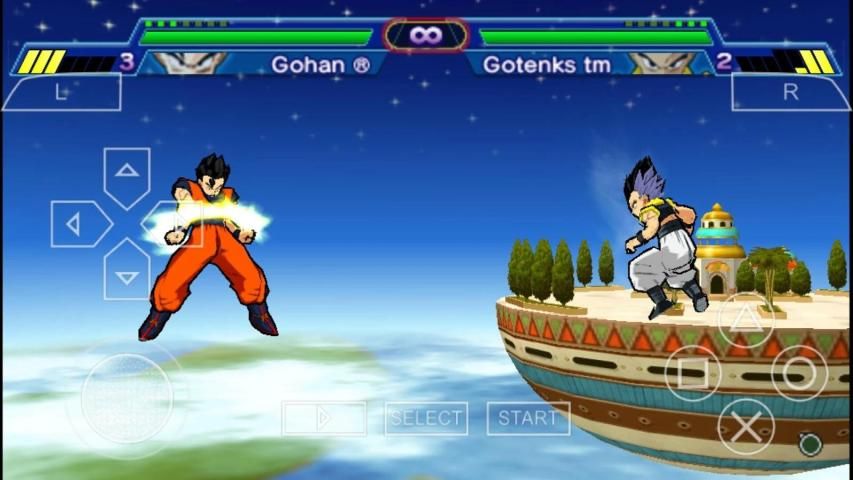Hit the on-screen SELECT button
Viewport: 853px width, 480px height.
pos(426,418)
